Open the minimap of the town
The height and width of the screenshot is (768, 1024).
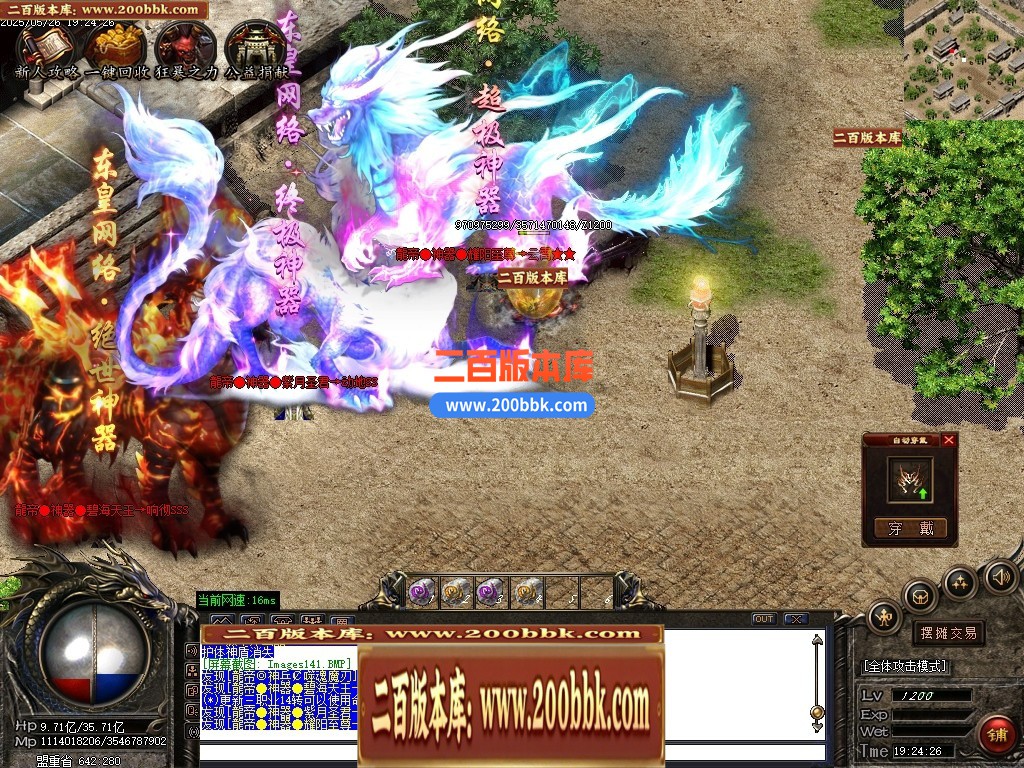pyautogui.click(x=963, y=60)
